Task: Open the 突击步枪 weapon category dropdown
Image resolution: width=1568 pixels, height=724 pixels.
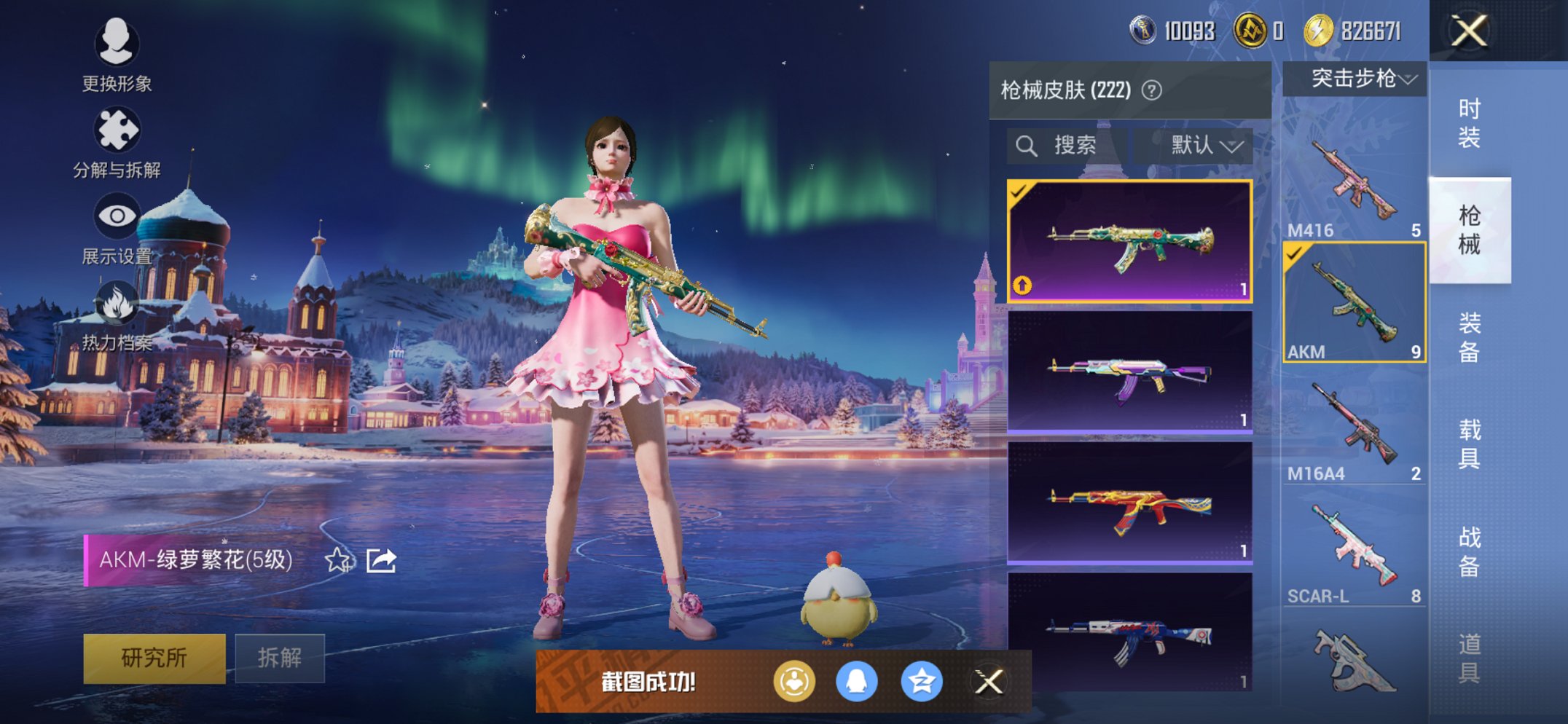Action: [x=1360, y=80]
